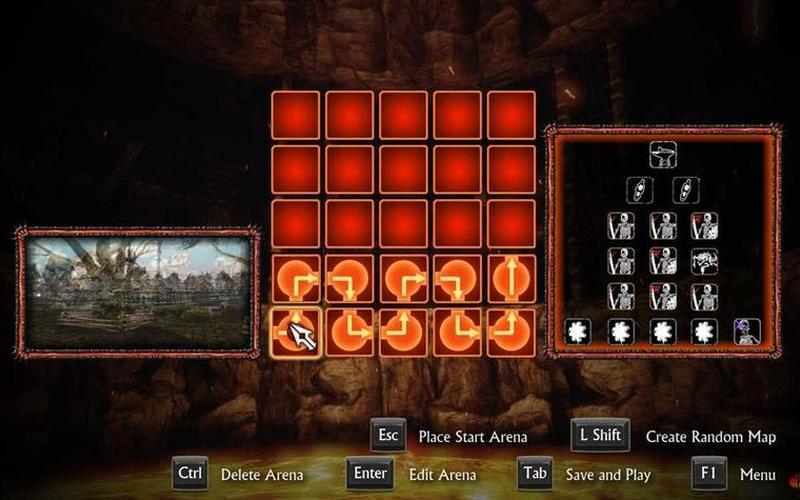
Task: Choose the purple skeleton enemy icon
Action: 746,330
